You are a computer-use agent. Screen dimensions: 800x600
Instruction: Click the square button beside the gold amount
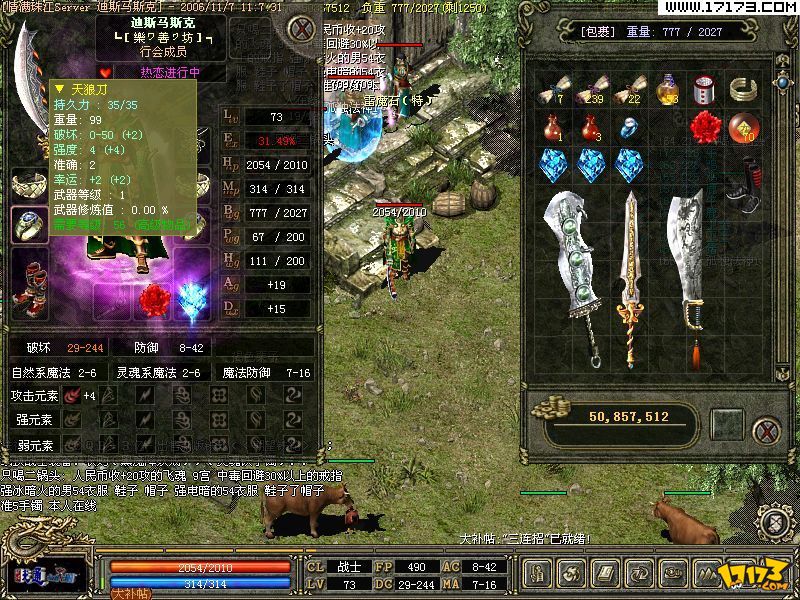click(x=727, y=424)
